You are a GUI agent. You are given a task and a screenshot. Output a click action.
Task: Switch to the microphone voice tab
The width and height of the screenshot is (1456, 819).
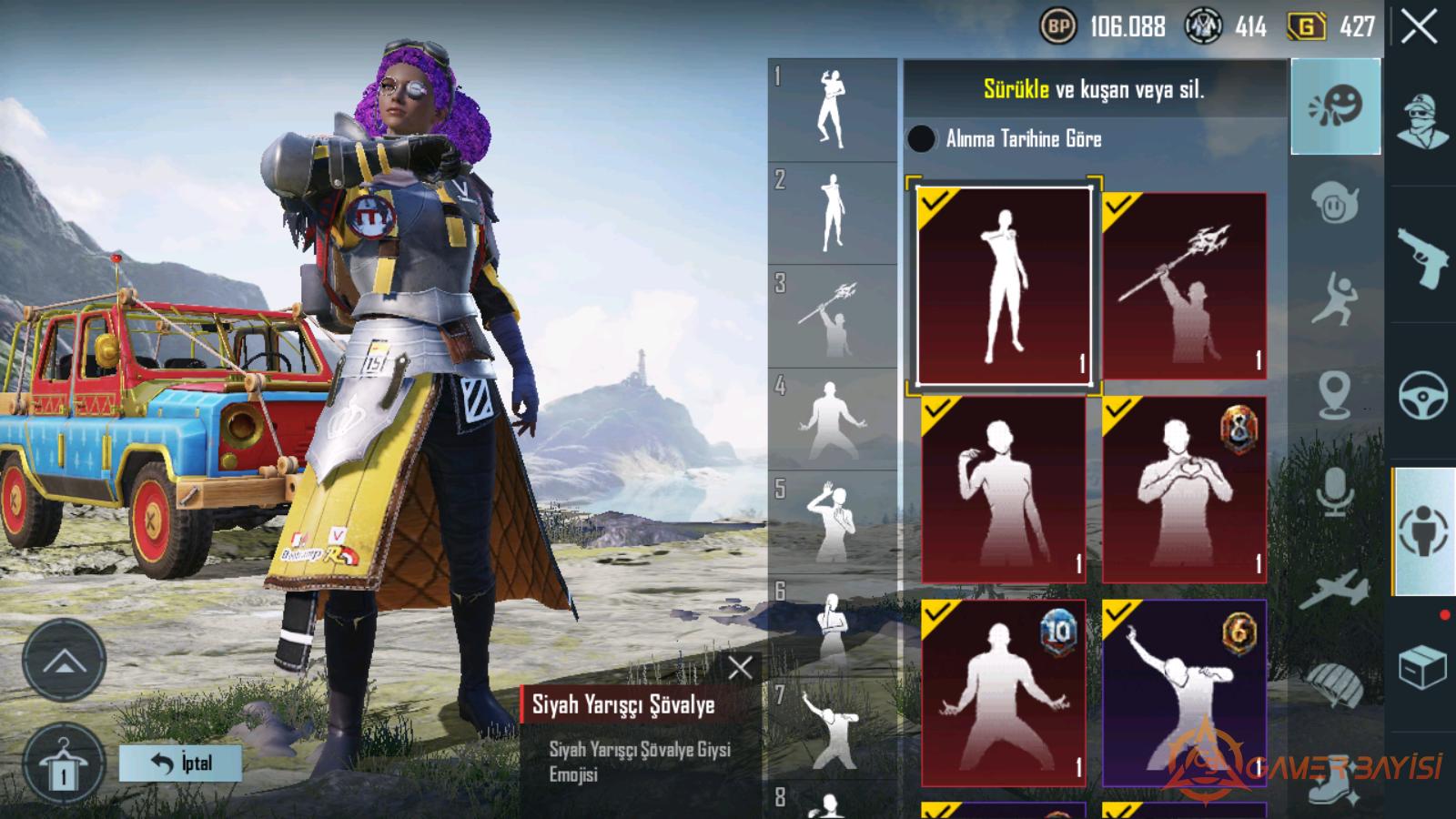1335,491
